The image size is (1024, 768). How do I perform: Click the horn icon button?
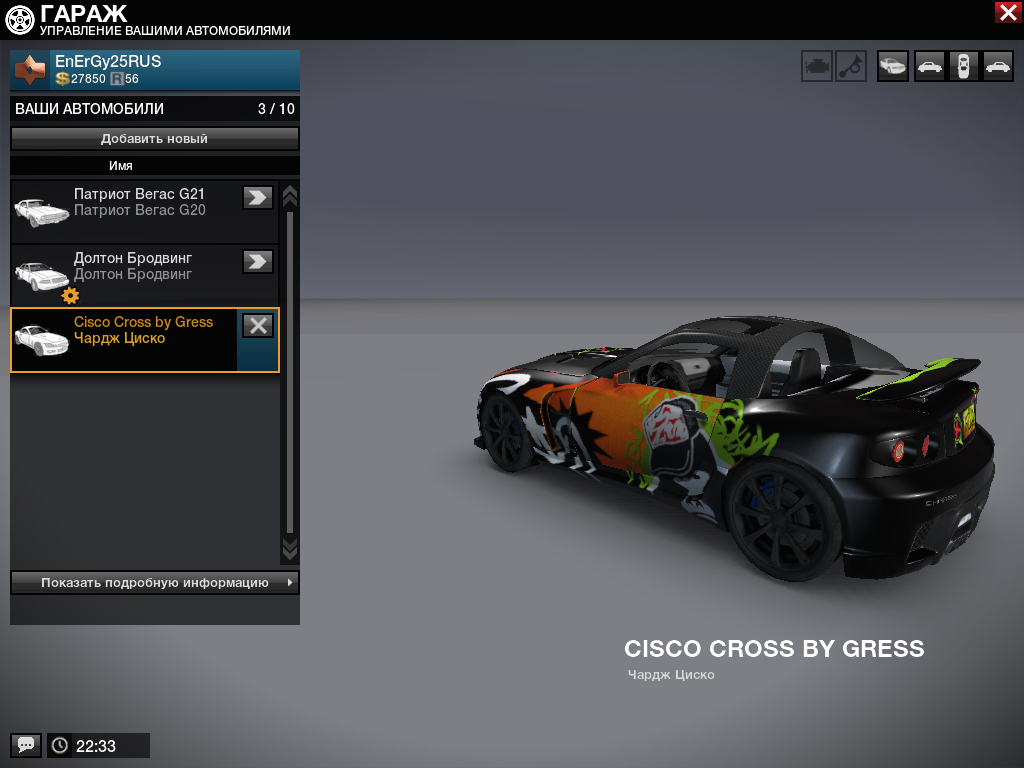point(851,66)
